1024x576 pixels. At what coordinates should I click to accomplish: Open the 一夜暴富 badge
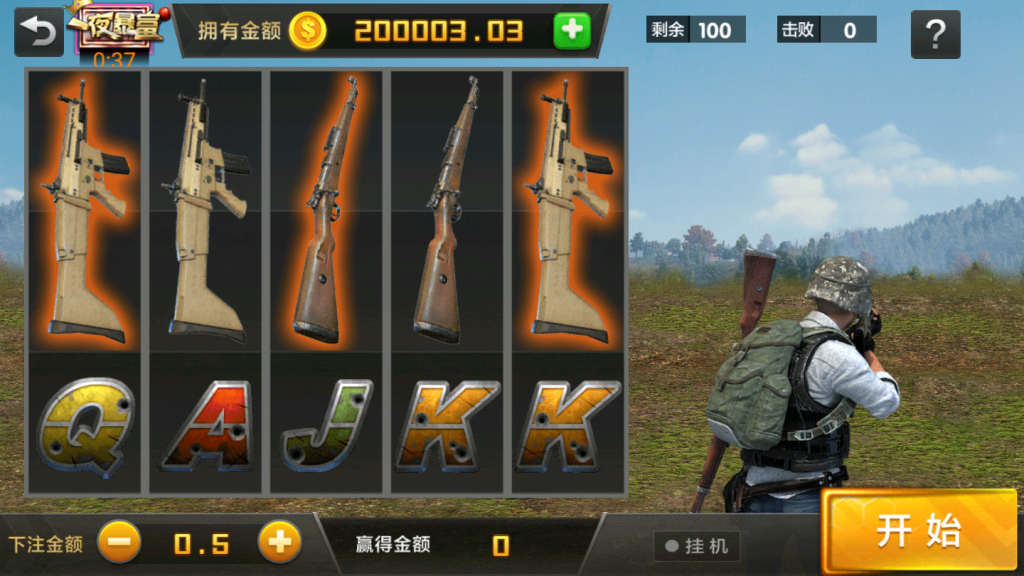click(115, 27)
